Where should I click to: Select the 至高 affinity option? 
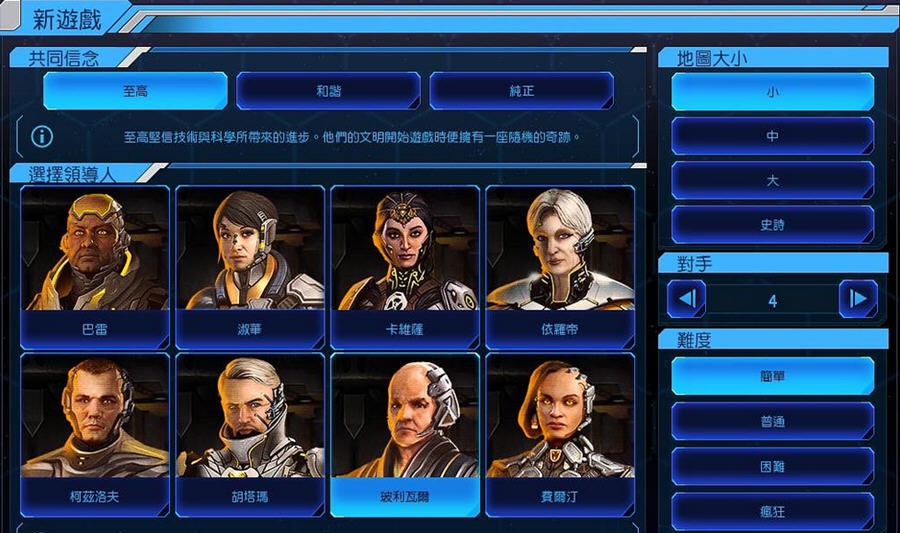pyautogui.click(x=135, y=91)
